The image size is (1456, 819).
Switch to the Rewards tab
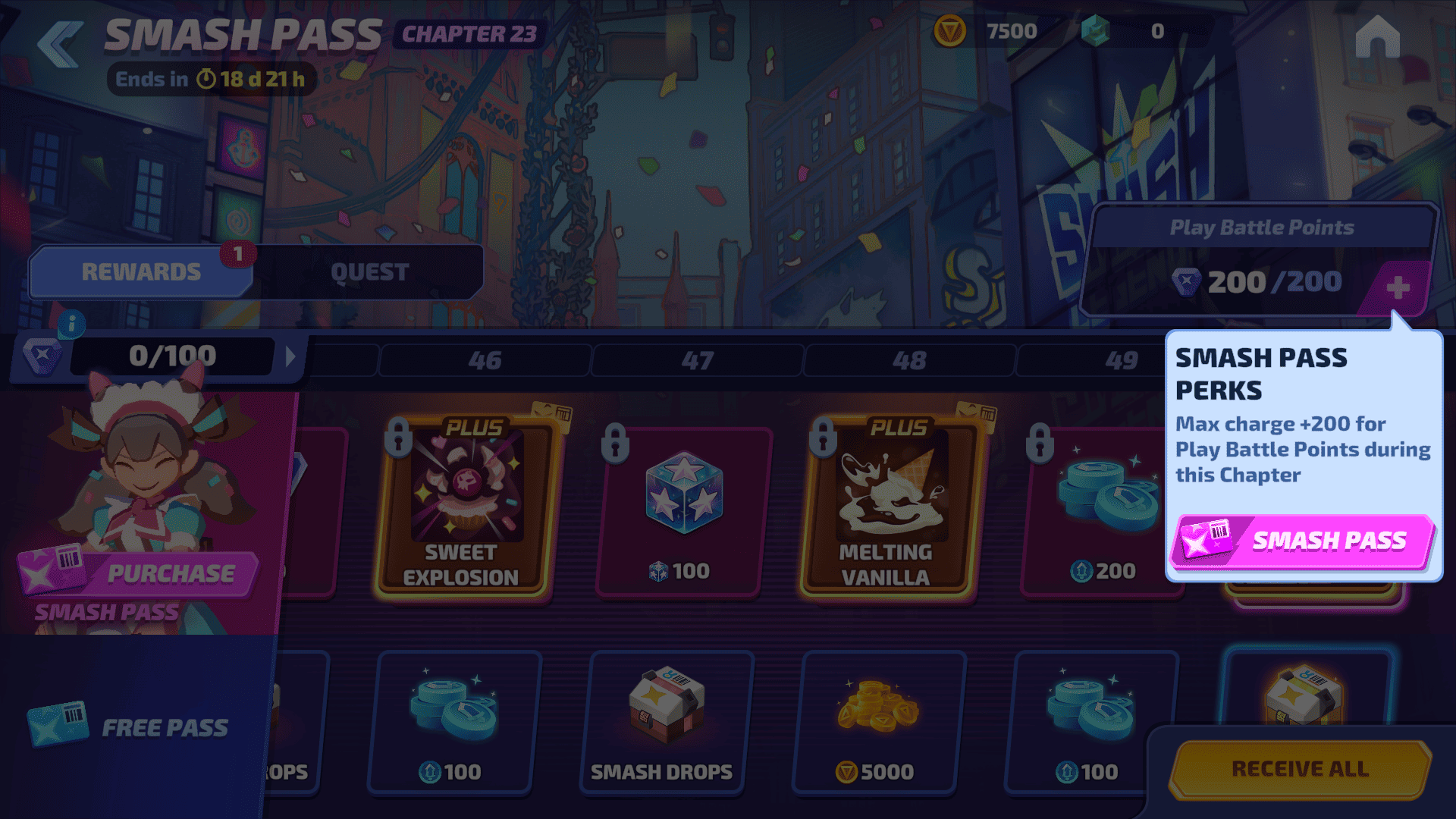coord(141,272)
